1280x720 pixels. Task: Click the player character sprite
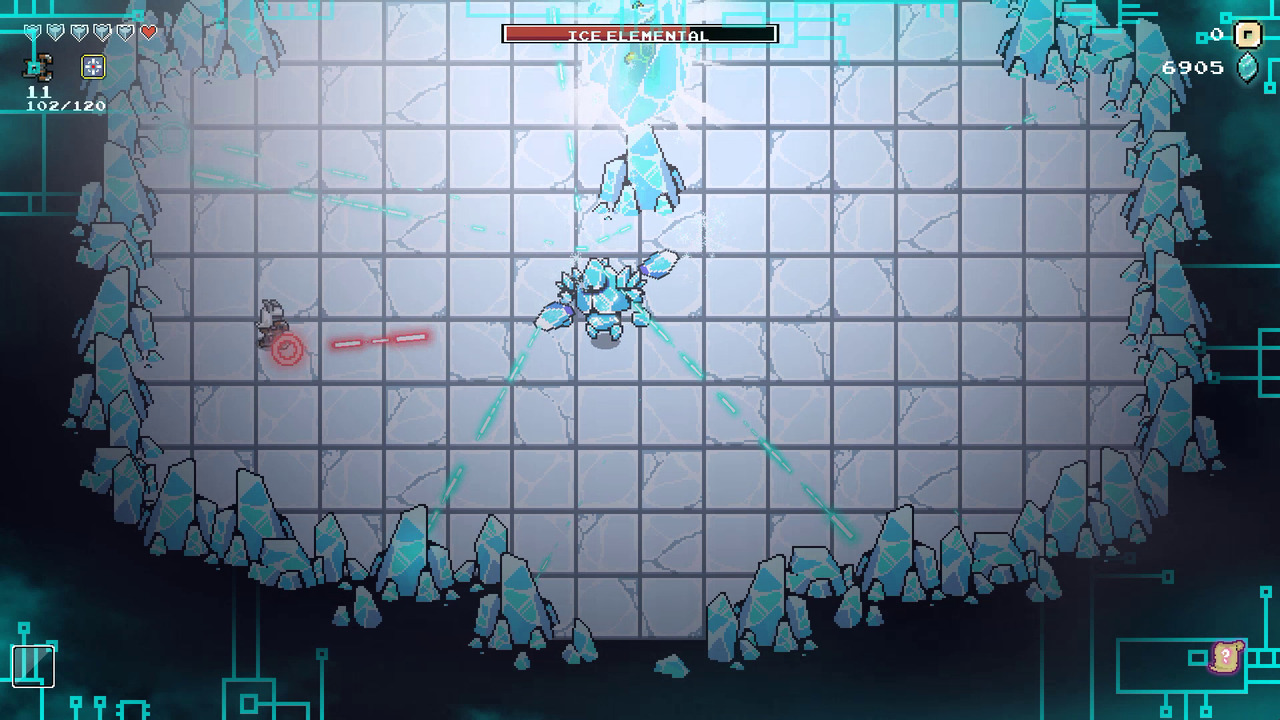(x=270, y=320)
